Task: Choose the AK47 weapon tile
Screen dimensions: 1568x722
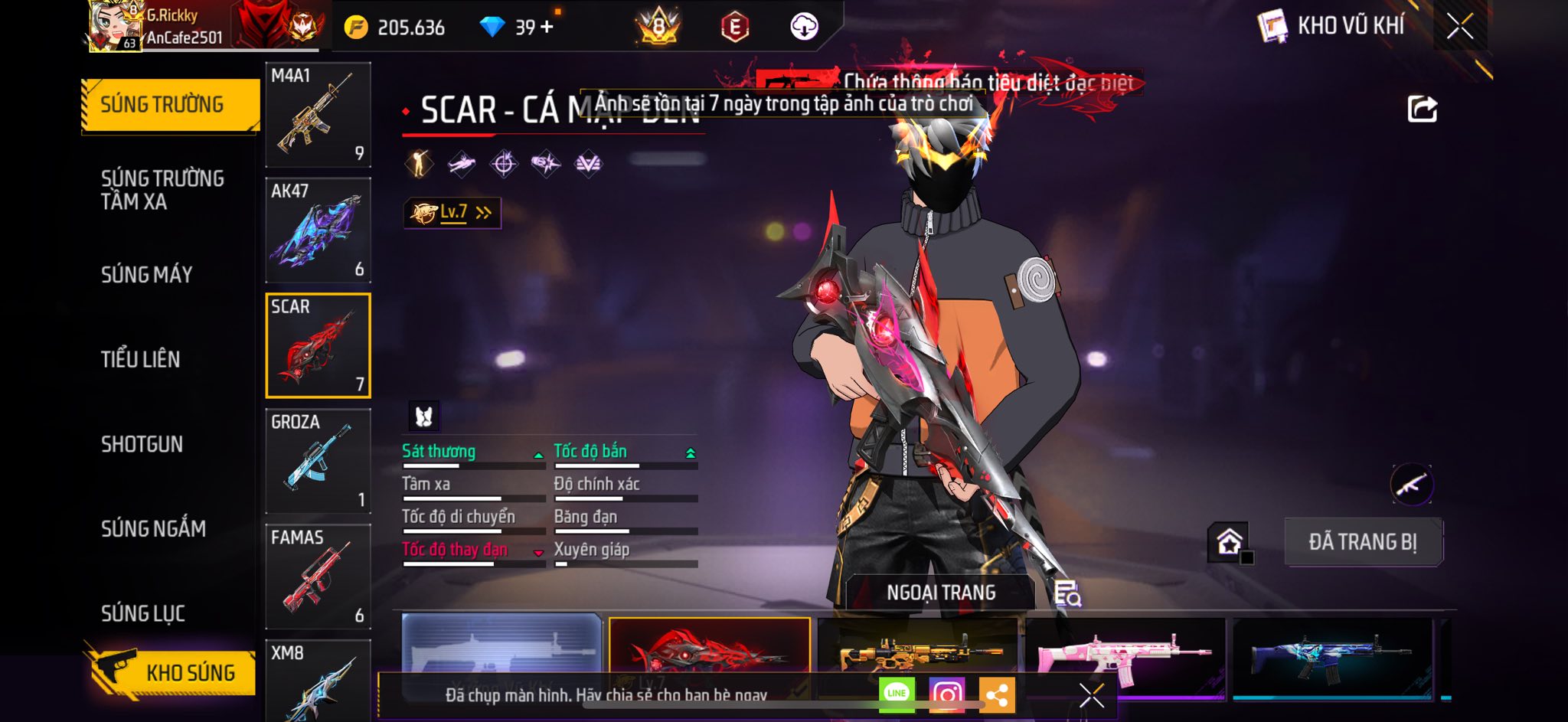Action: point(318,230)
